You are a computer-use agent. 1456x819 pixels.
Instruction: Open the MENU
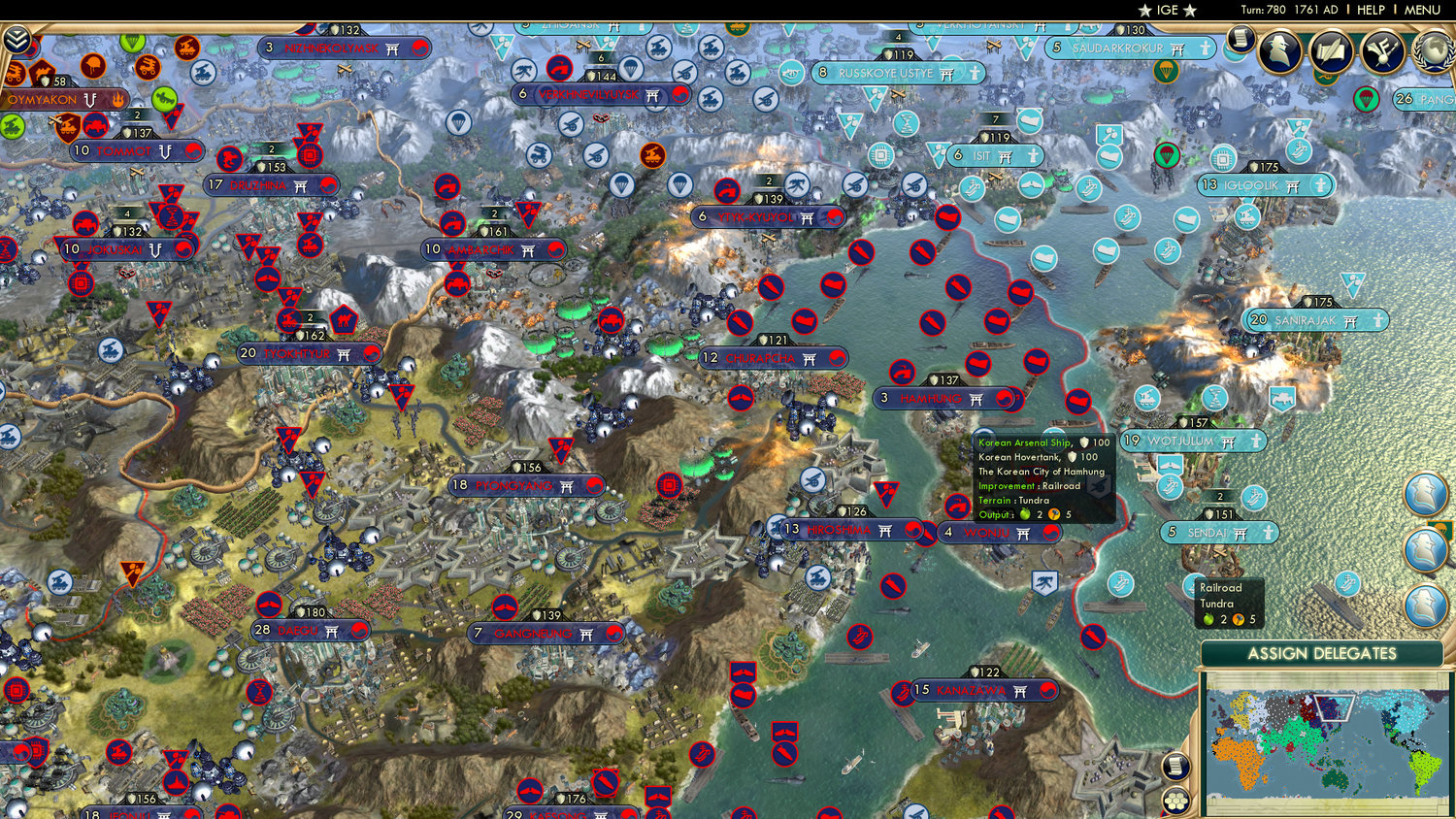pos(1421,10)
